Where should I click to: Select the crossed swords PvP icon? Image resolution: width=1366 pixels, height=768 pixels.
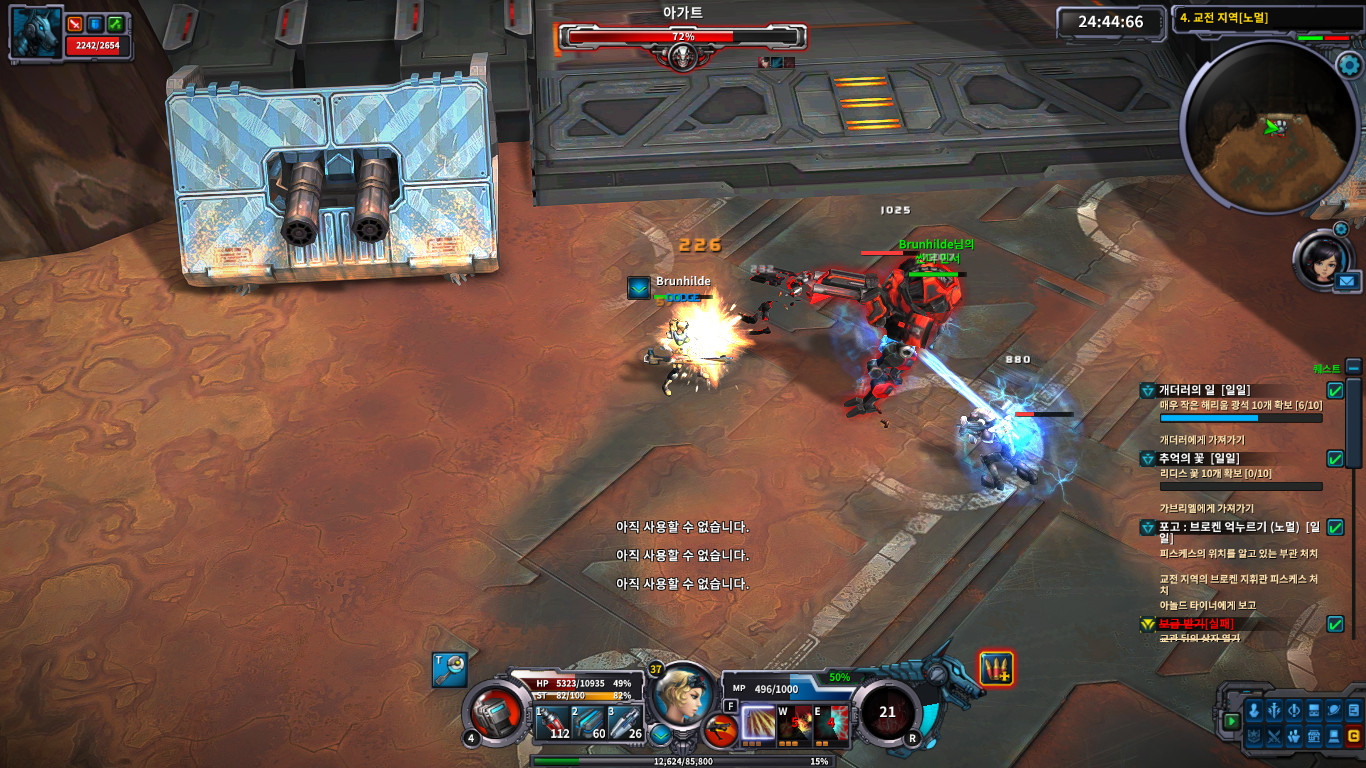click(1274, 737)
